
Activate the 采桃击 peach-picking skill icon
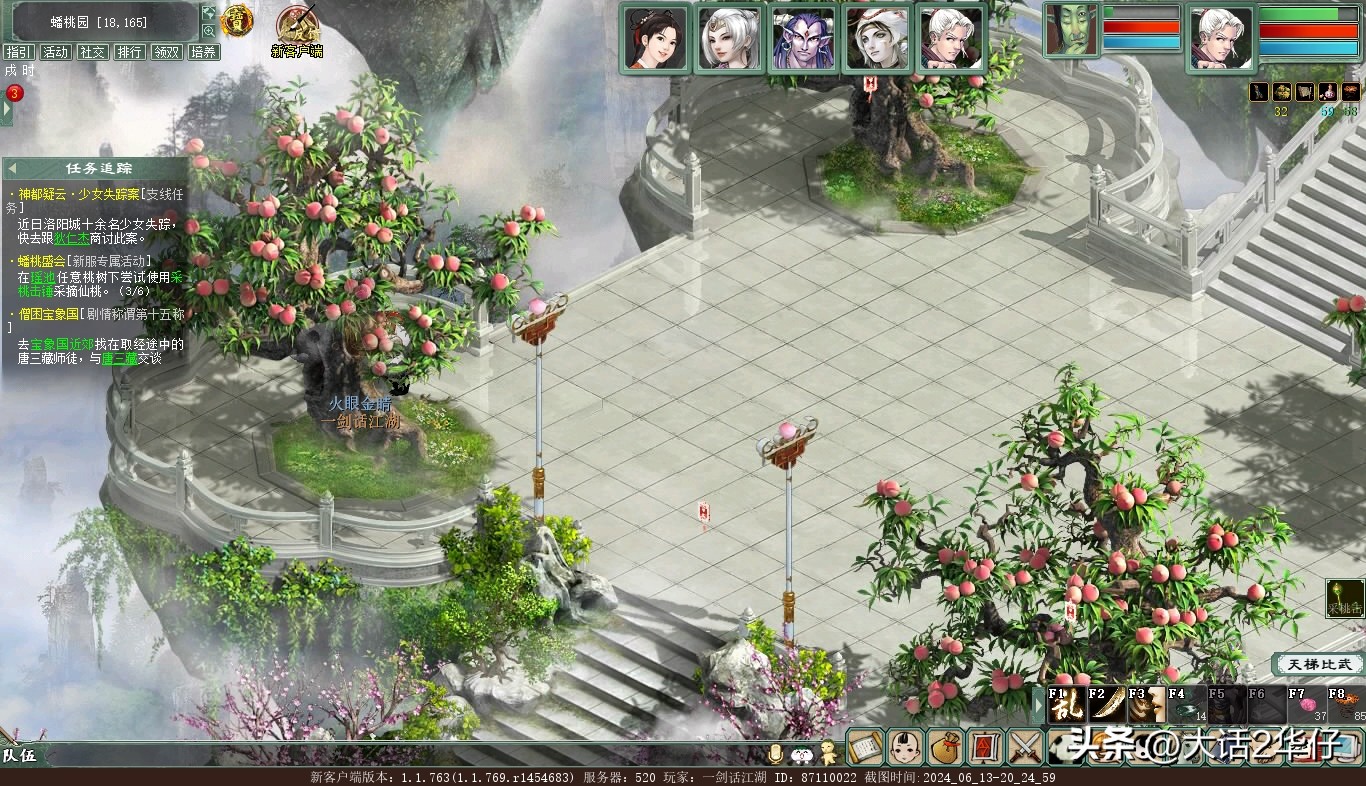1345,598
